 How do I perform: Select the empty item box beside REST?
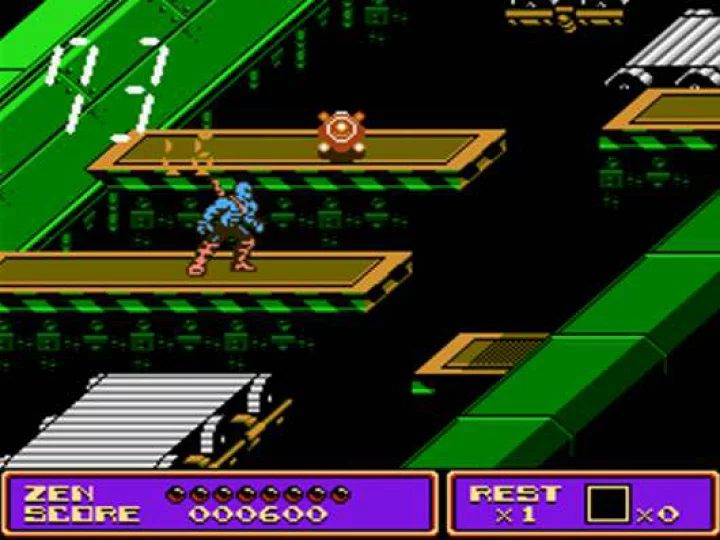coord(608,503)
